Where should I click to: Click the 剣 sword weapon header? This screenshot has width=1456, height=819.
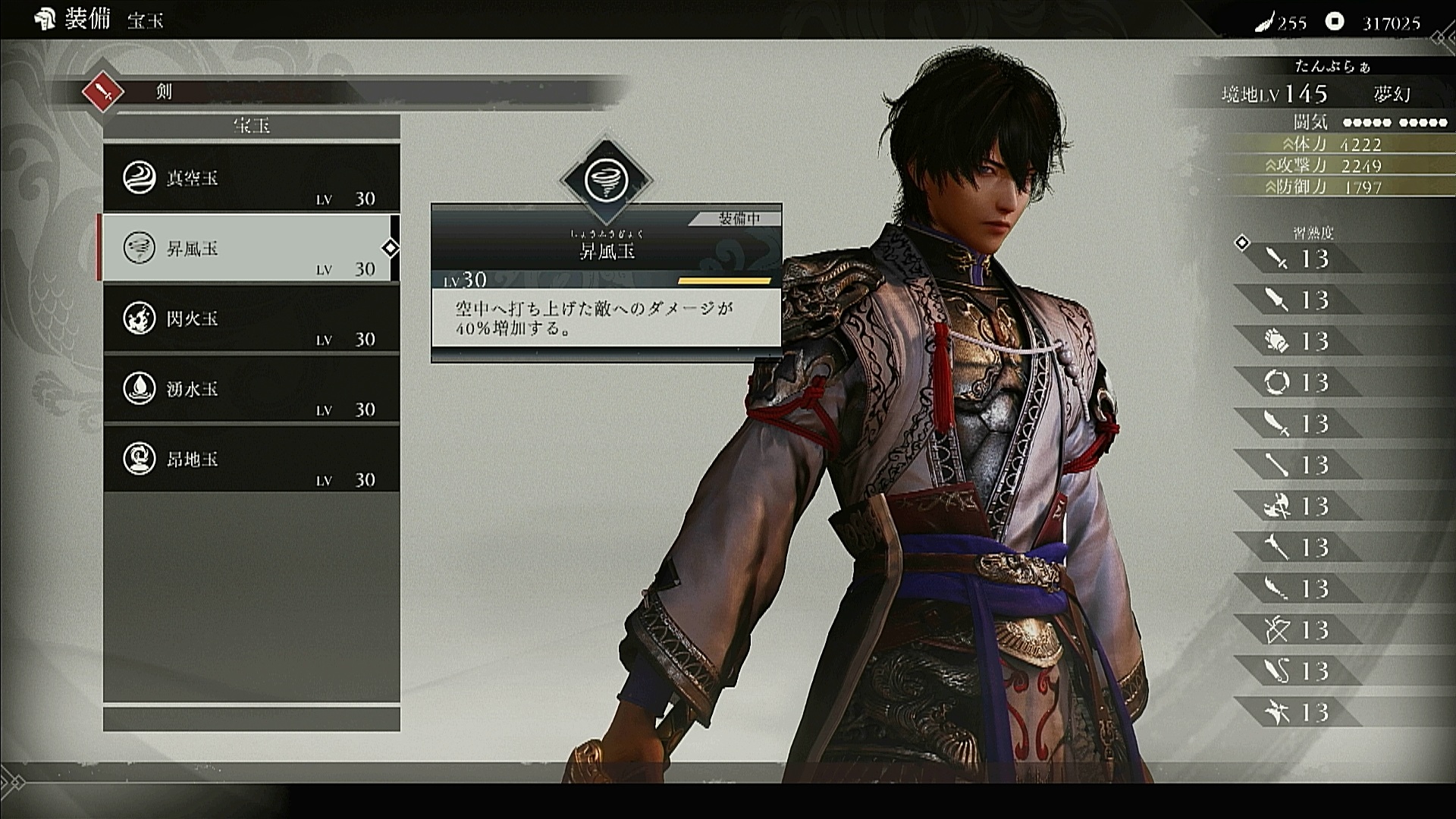(165, 93)
